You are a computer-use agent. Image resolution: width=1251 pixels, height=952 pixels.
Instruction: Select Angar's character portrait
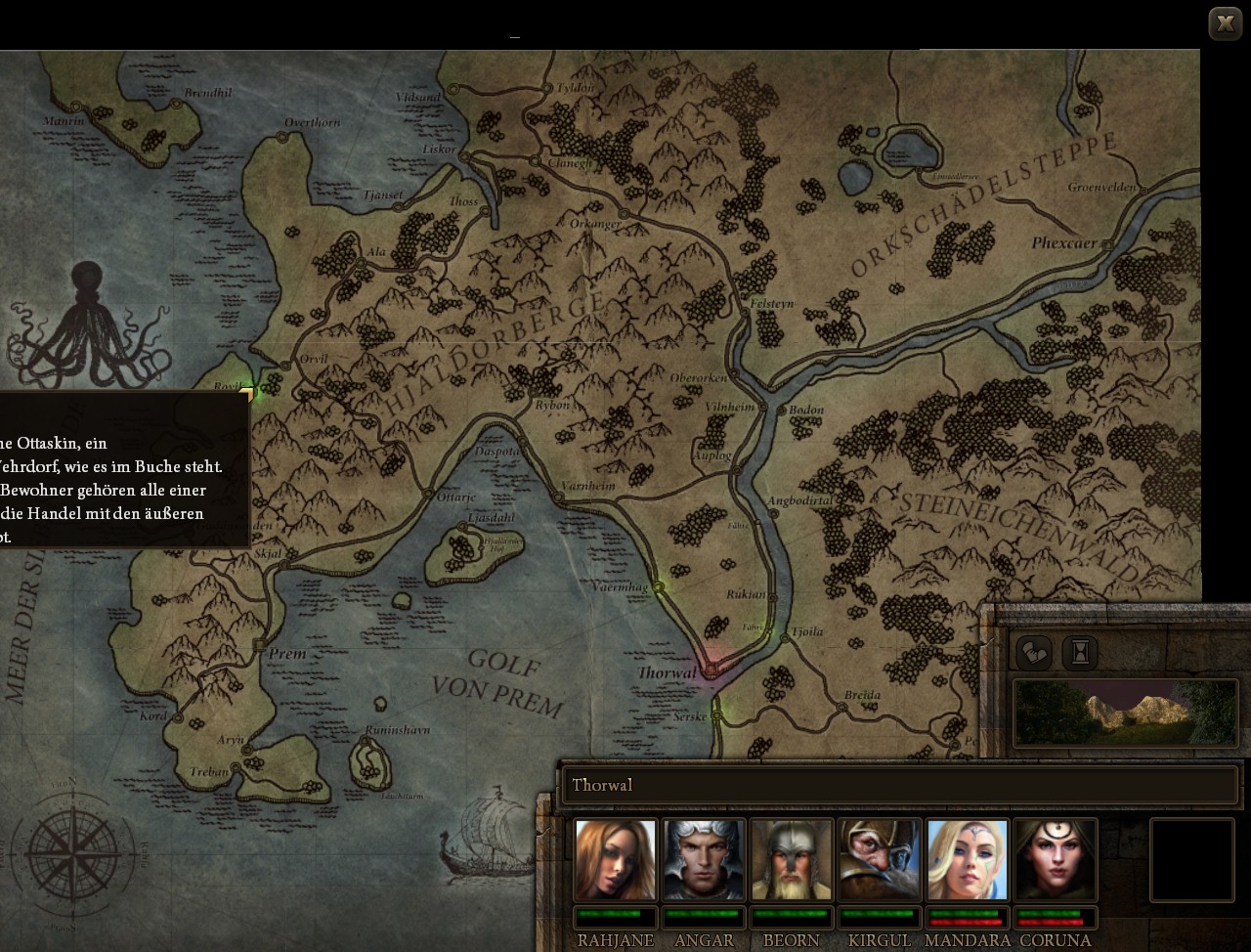[x=704, y=861]
